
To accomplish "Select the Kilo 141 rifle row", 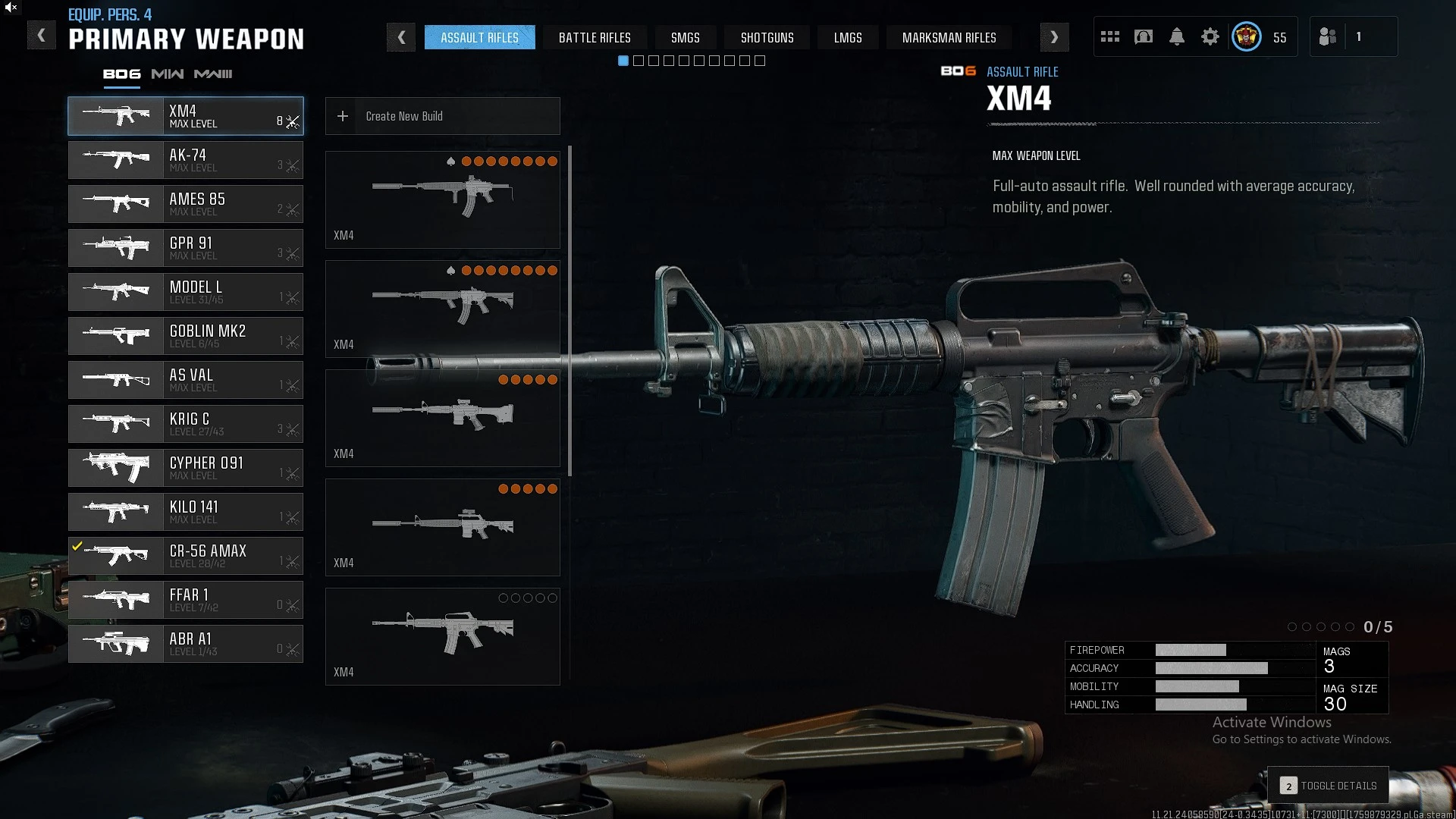I will click(x=186, y=512).
